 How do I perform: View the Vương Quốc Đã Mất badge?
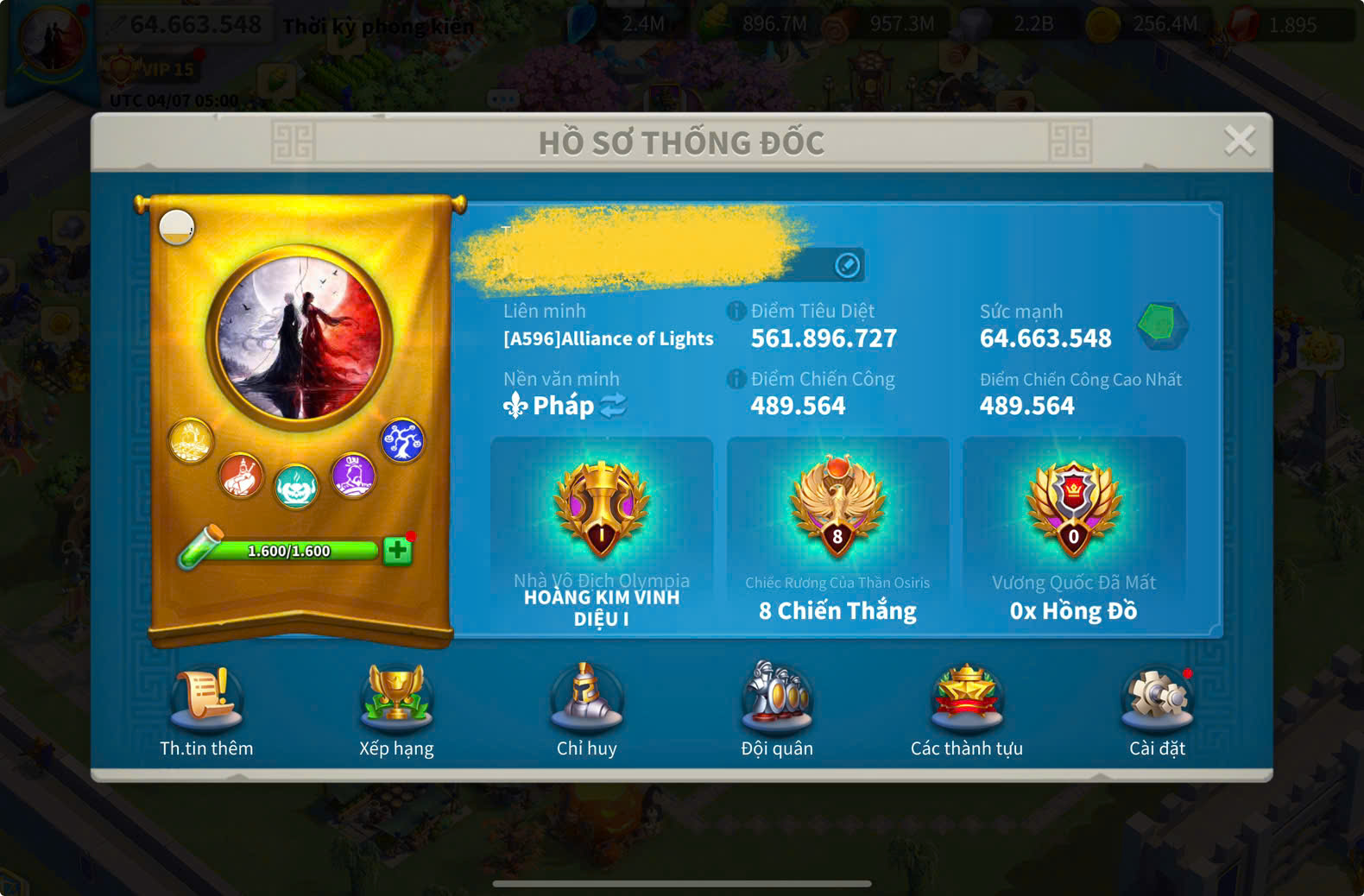click(1073, 509)
